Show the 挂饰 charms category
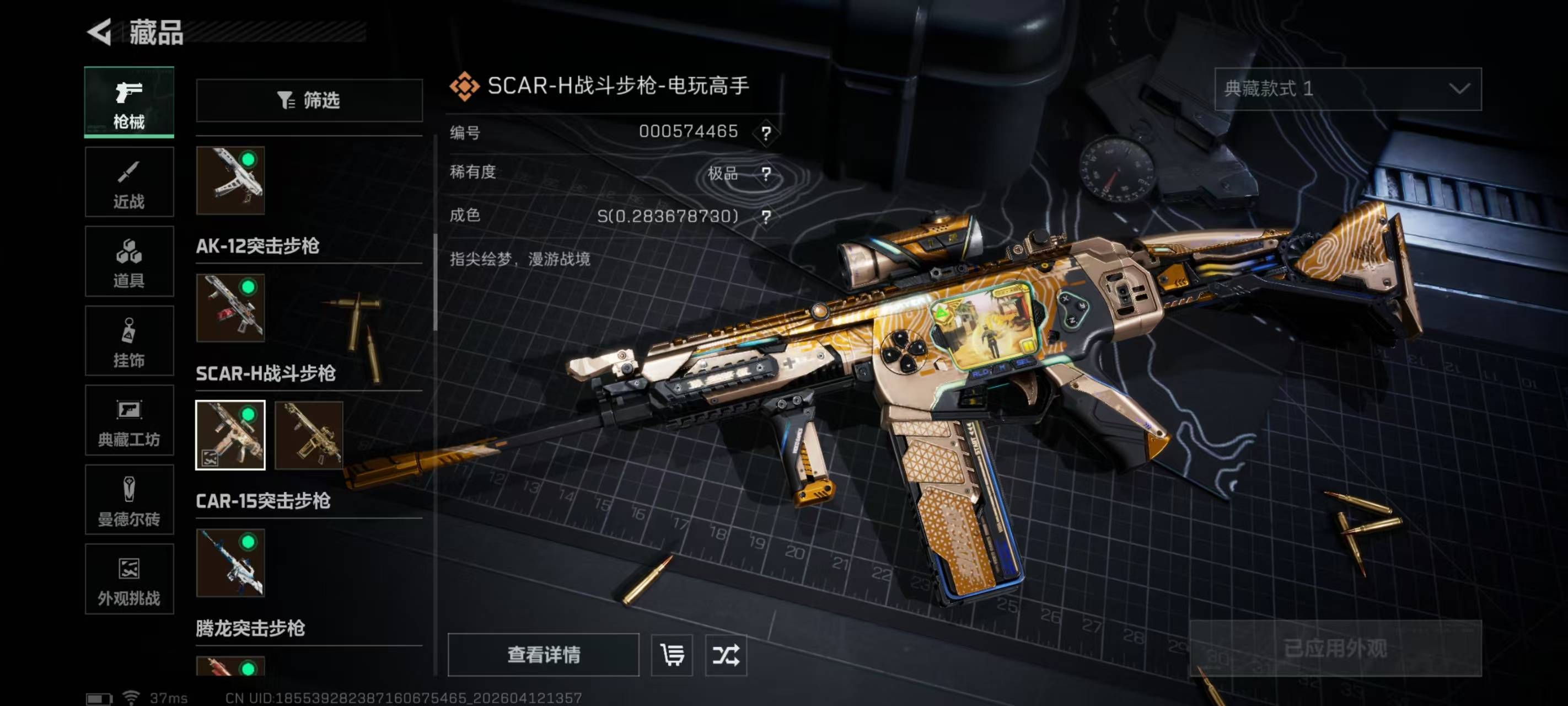The width and height of the screenshot is (1568, 706). [x=129, y=340]
